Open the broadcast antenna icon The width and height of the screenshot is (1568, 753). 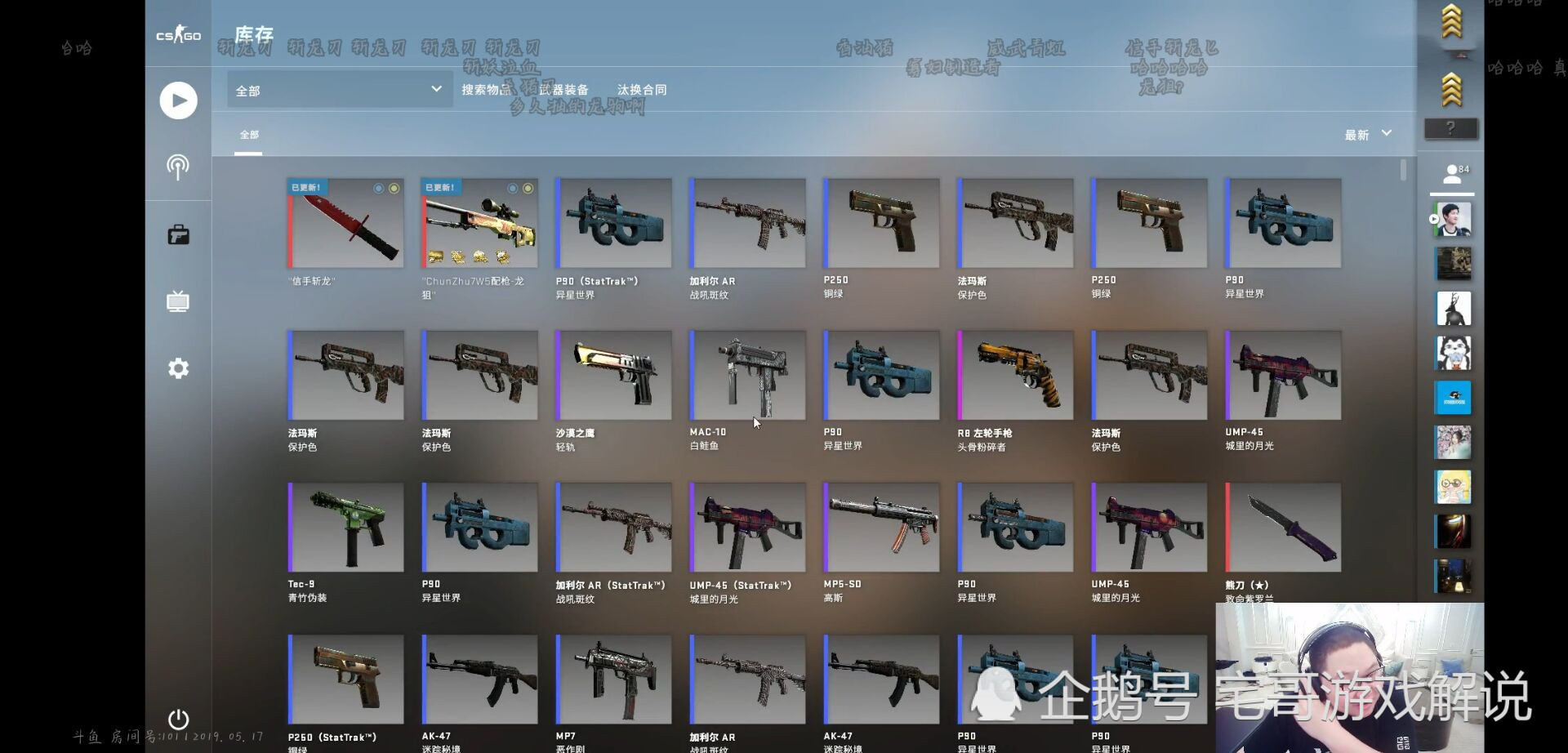[x=178, y=167]
